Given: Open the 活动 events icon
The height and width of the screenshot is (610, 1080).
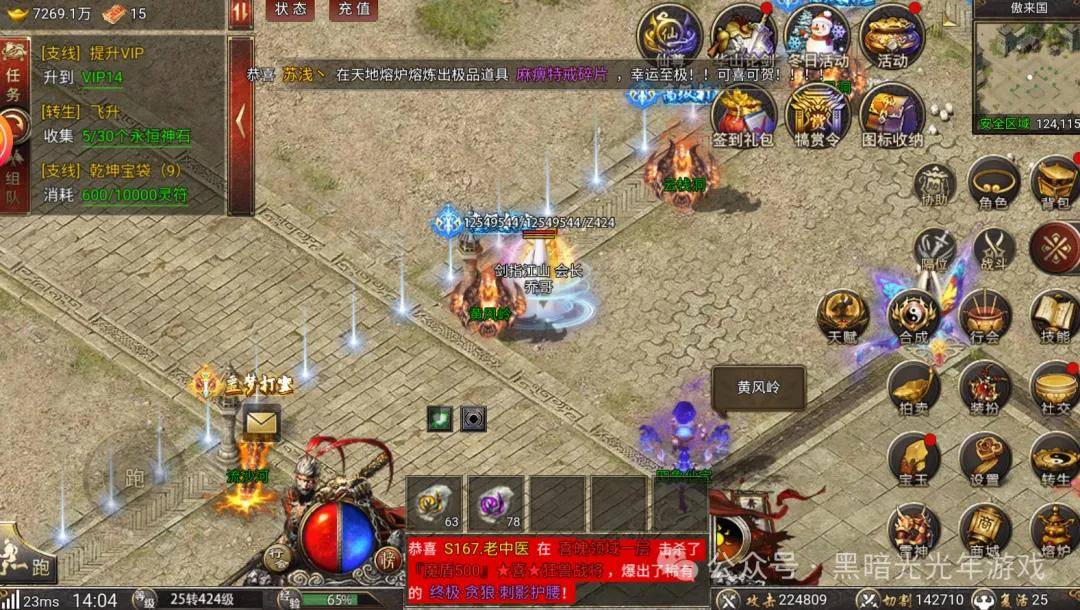Looking at the screenshot, I should 891,38.
